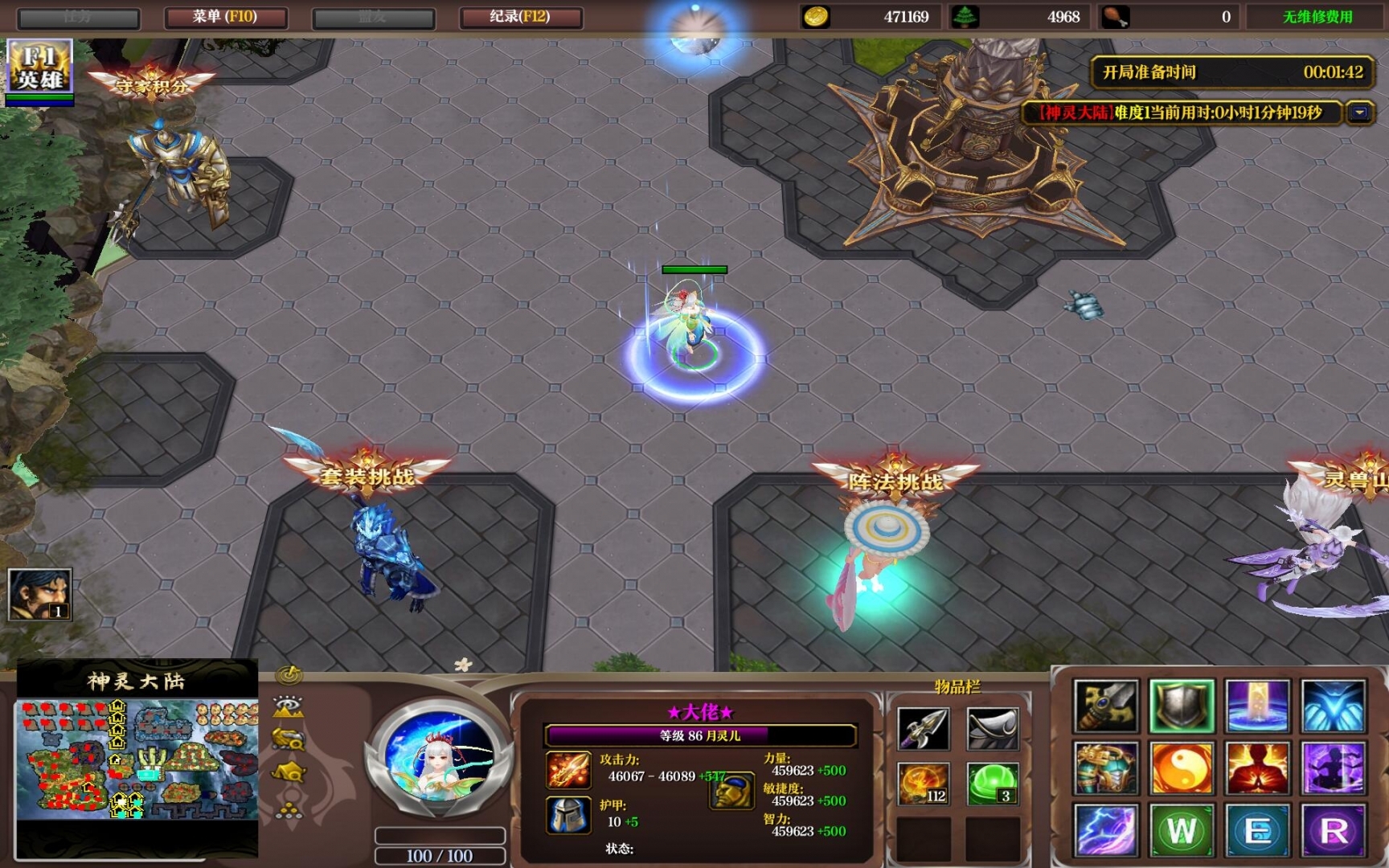1389x868 pixels.
Task: Toggle the minimap terrain visibility button
Action: [x=289, y=707]
